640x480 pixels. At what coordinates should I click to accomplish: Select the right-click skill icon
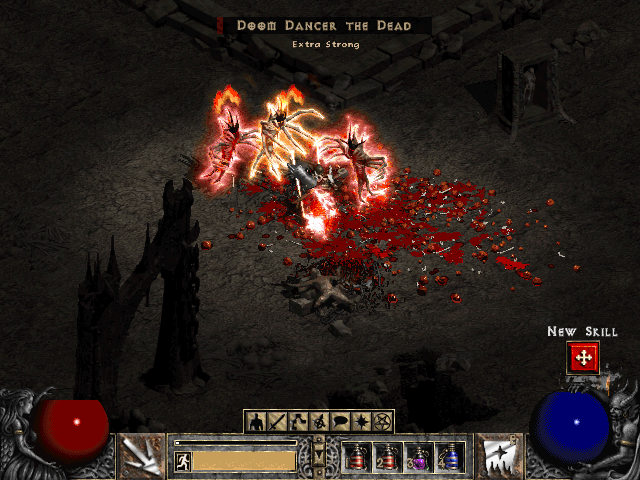coord(497,455)
